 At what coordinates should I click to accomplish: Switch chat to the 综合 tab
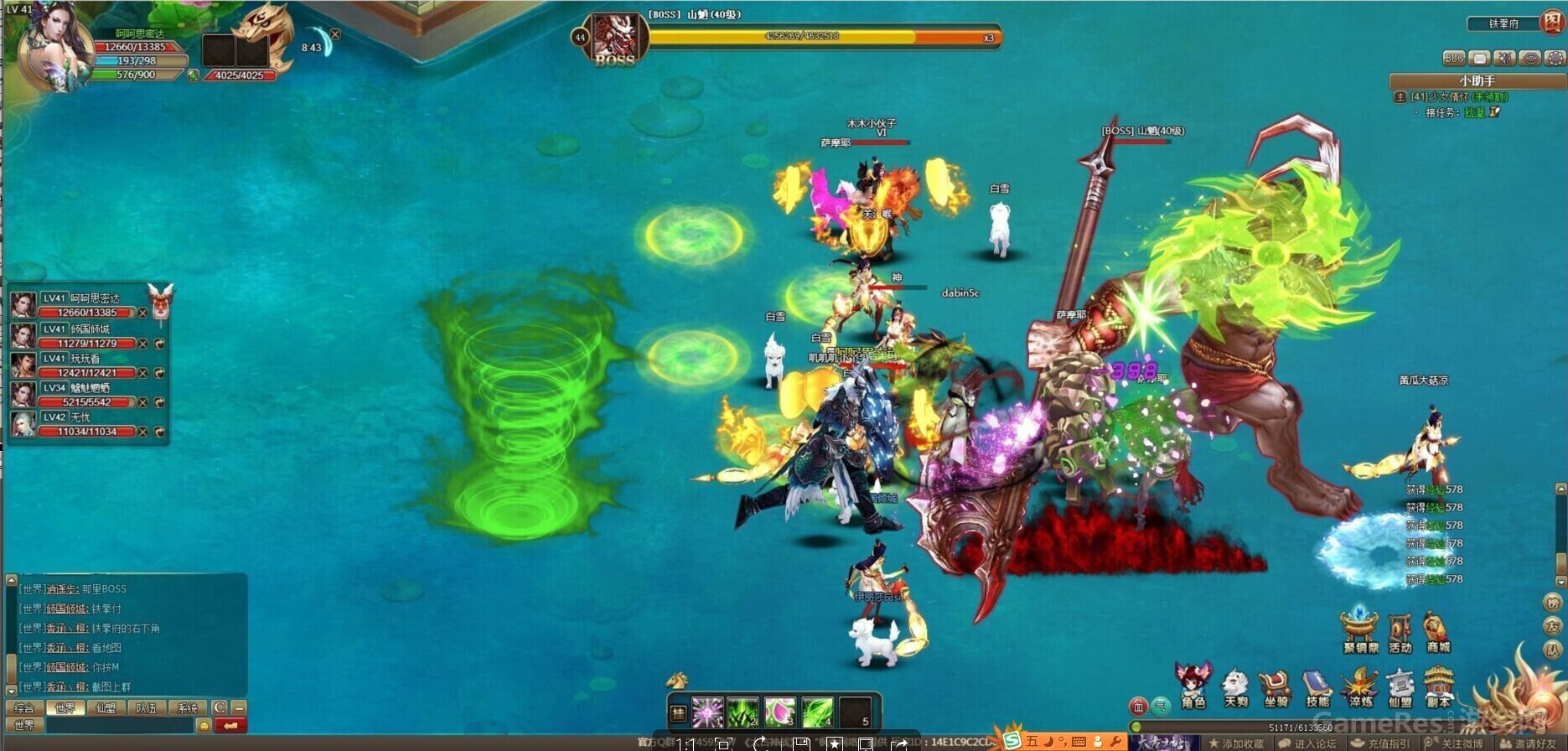pos(24,708)
